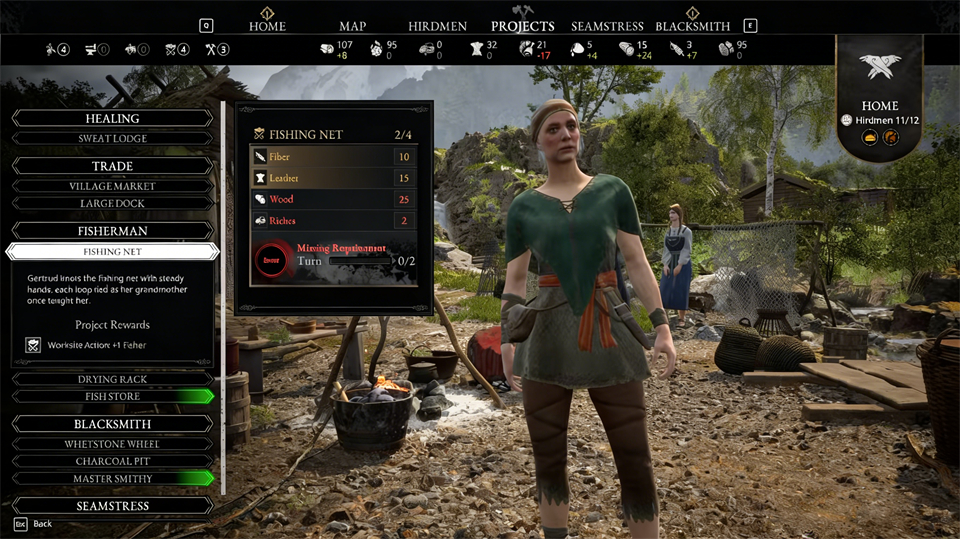Select the Sweat Lodge project
960x539 pixels.
(x=112, y=139)
